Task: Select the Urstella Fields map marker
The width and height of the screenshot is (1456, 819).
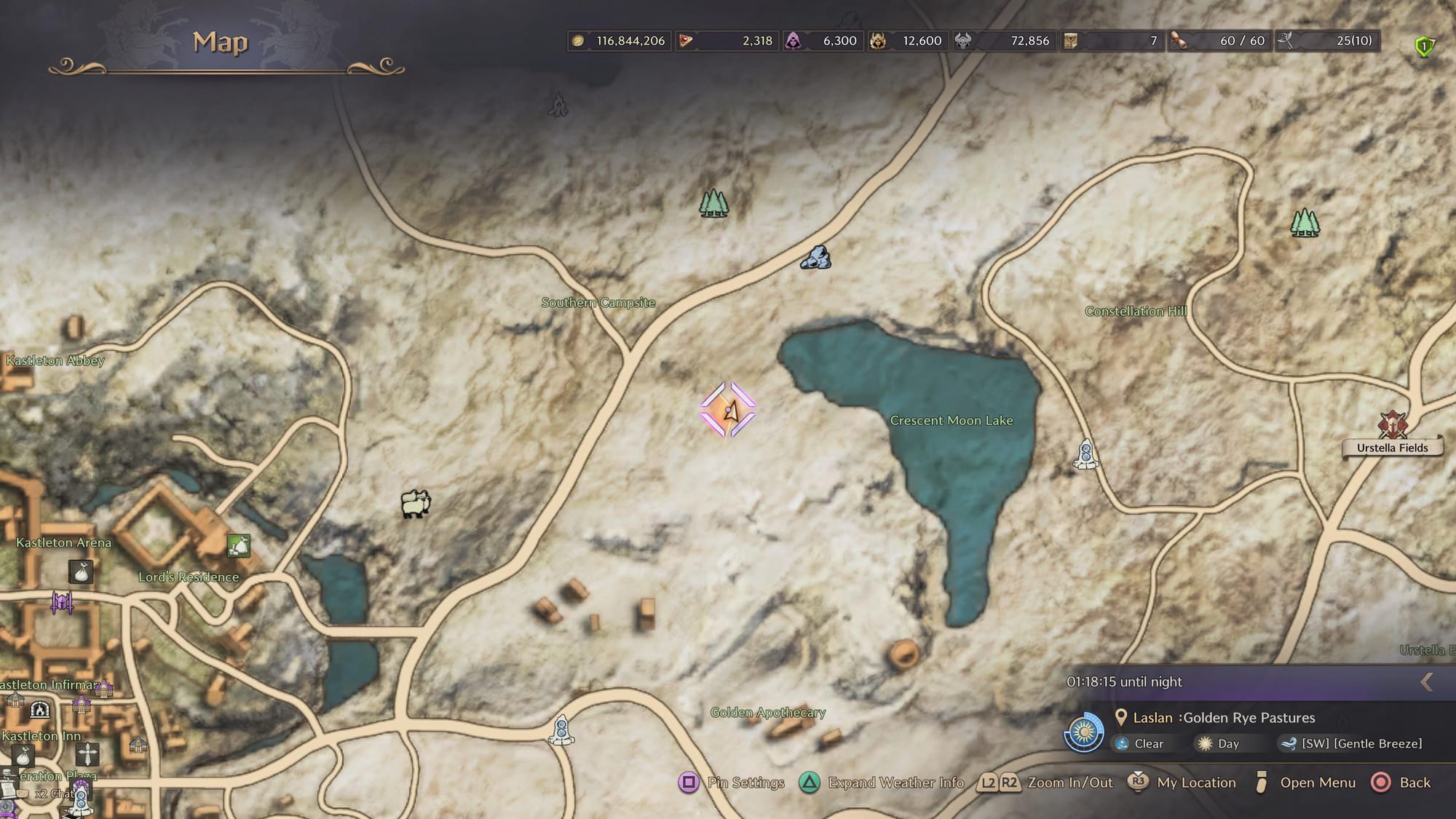Action: click(1392, 425)
